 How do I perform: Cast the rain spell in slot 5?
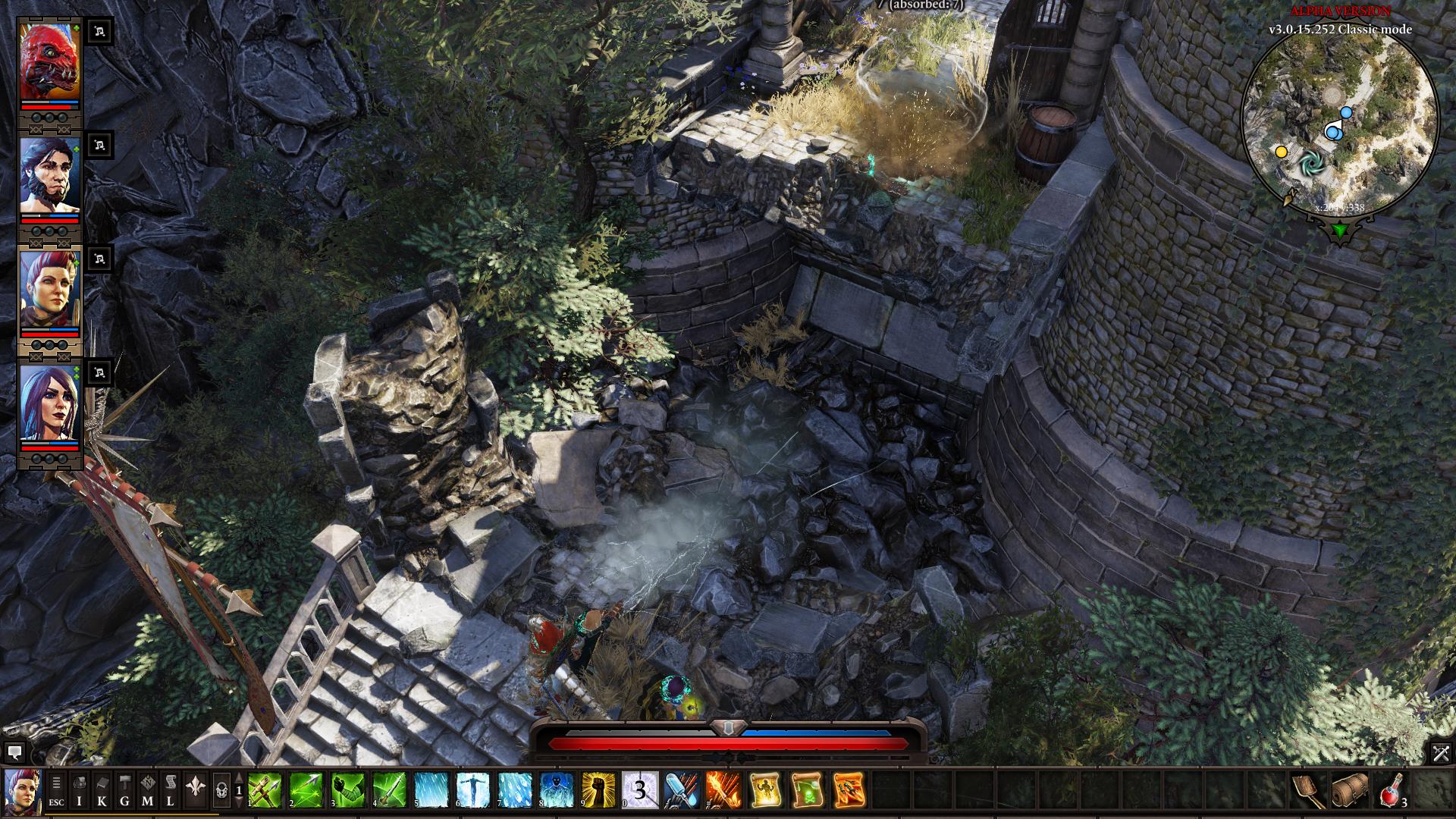pyautogui.click(x=431, y=790)
